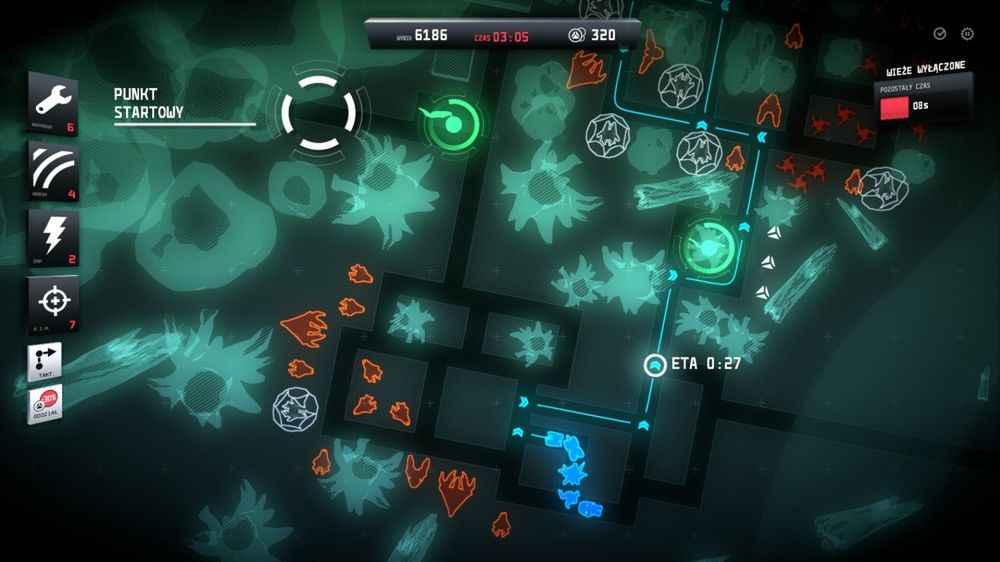1000x562 pixels.
Task: Toggle the TAKT tactical view button
Action: click(45, 362)
